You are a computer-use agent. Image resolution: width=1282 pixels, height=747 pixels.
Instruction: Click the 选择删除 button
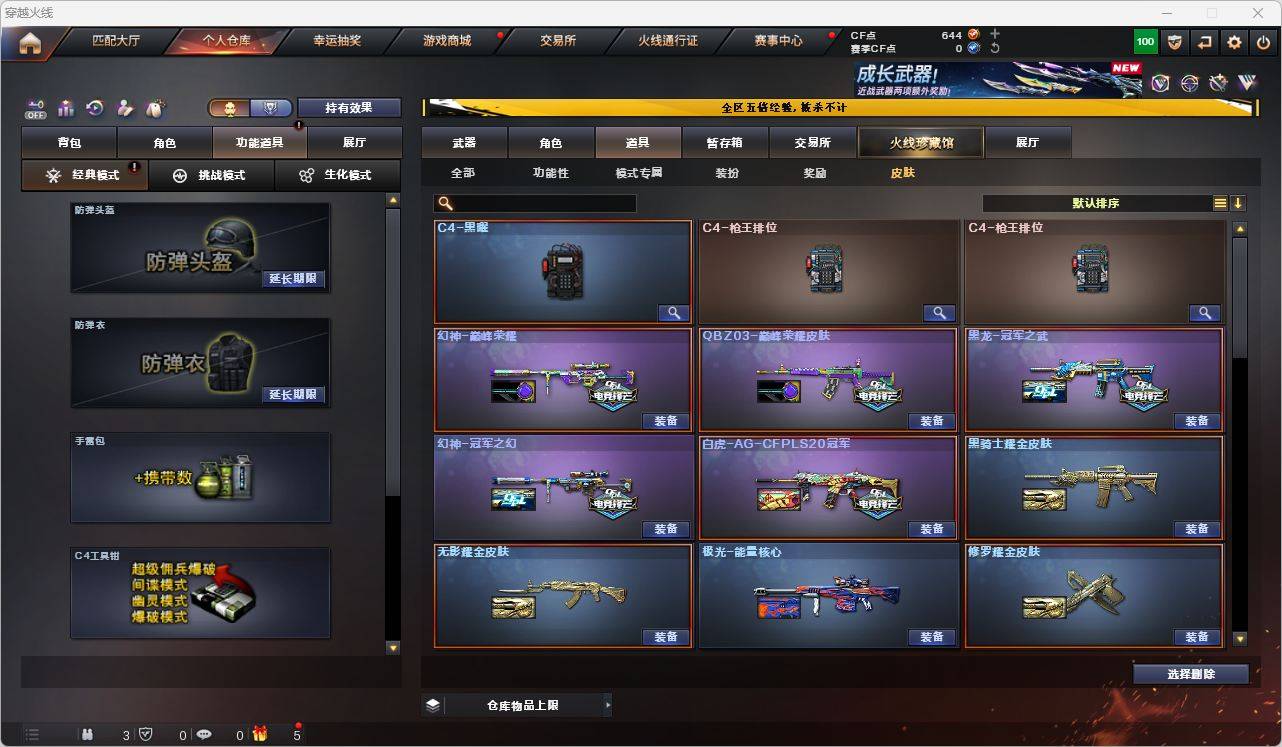click(1191, 673)
